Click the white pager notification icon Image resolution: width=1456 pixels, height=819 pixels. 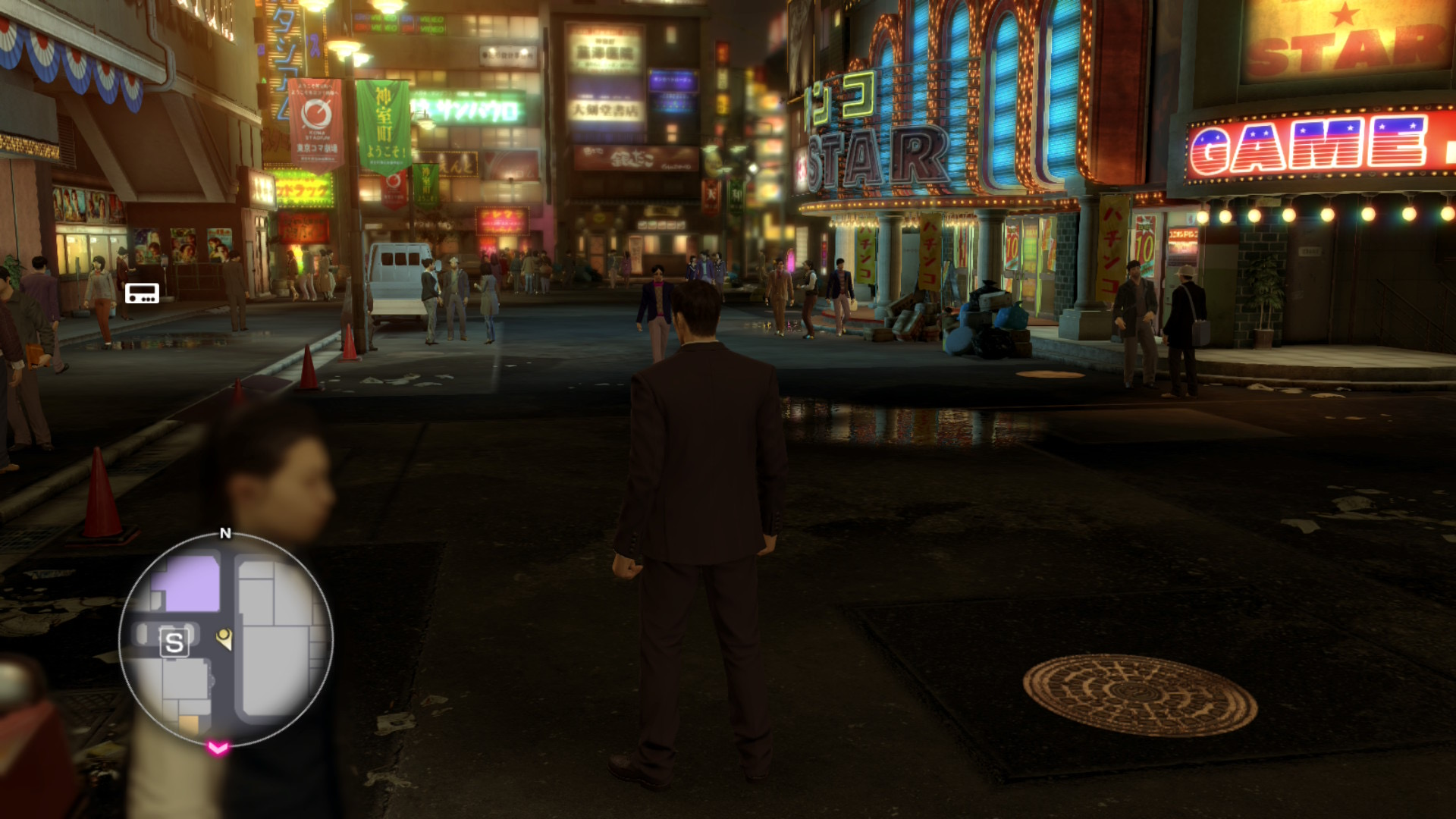(x=142, y=293)
